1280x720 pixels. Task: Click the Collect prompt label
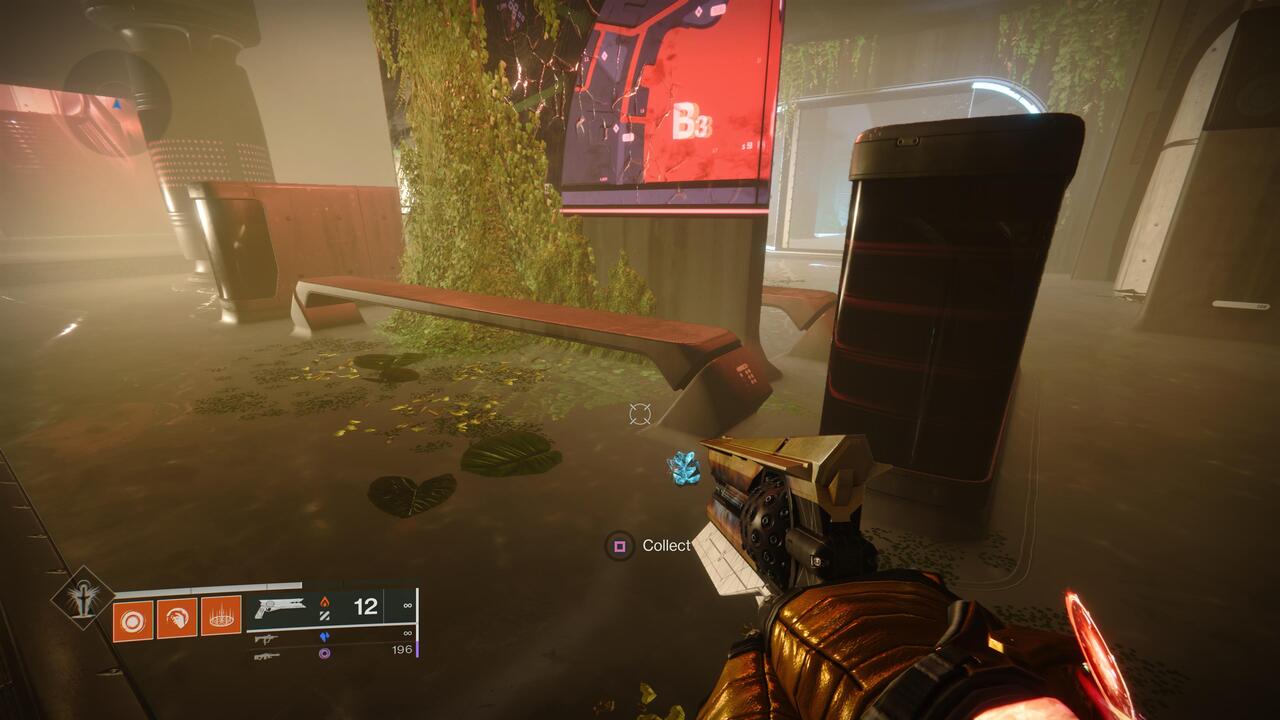[x=668, y=546]
